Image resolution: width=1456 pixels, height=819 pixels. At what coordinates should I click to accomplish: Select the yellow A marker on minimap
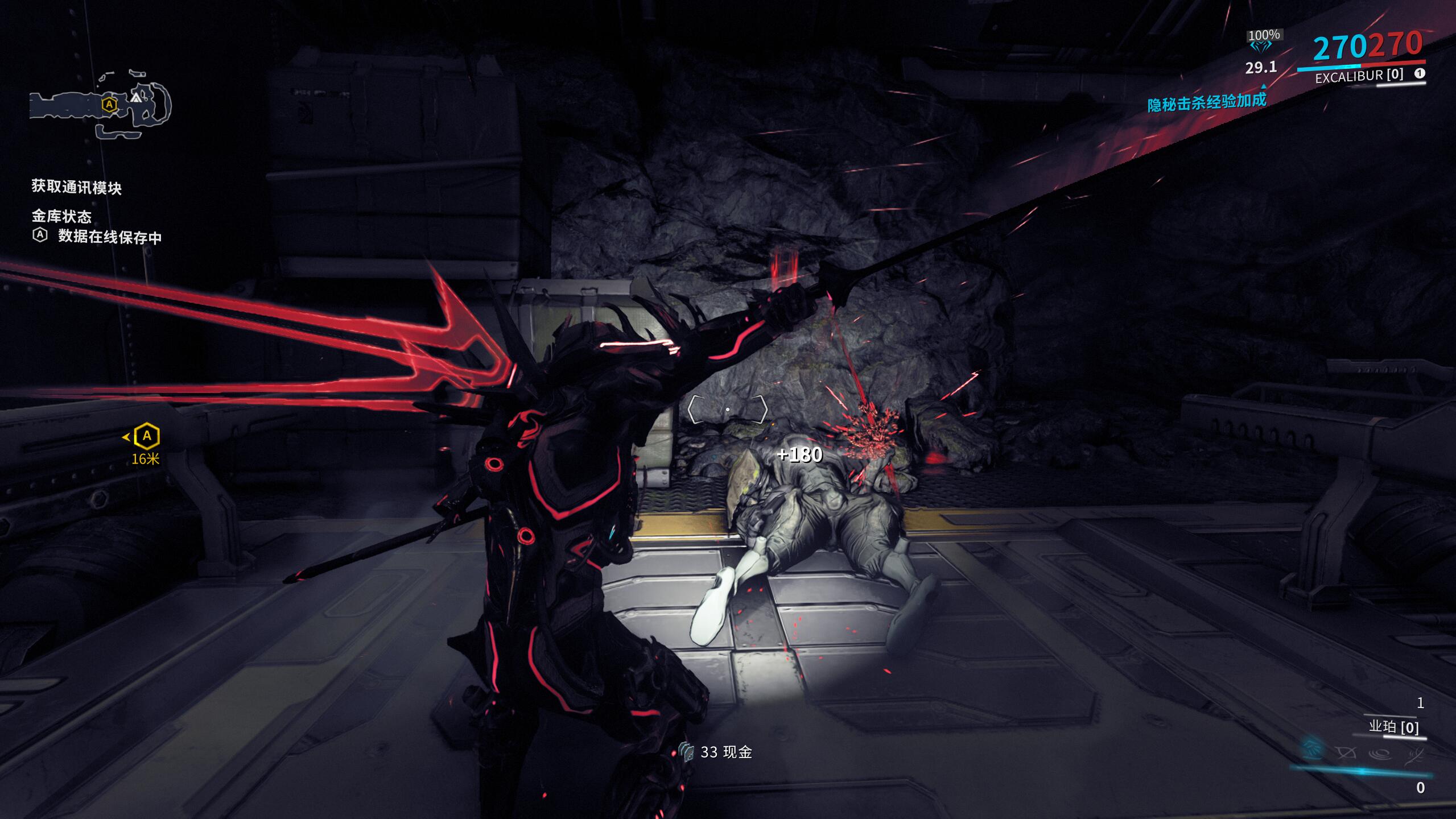tap(109, 105)
